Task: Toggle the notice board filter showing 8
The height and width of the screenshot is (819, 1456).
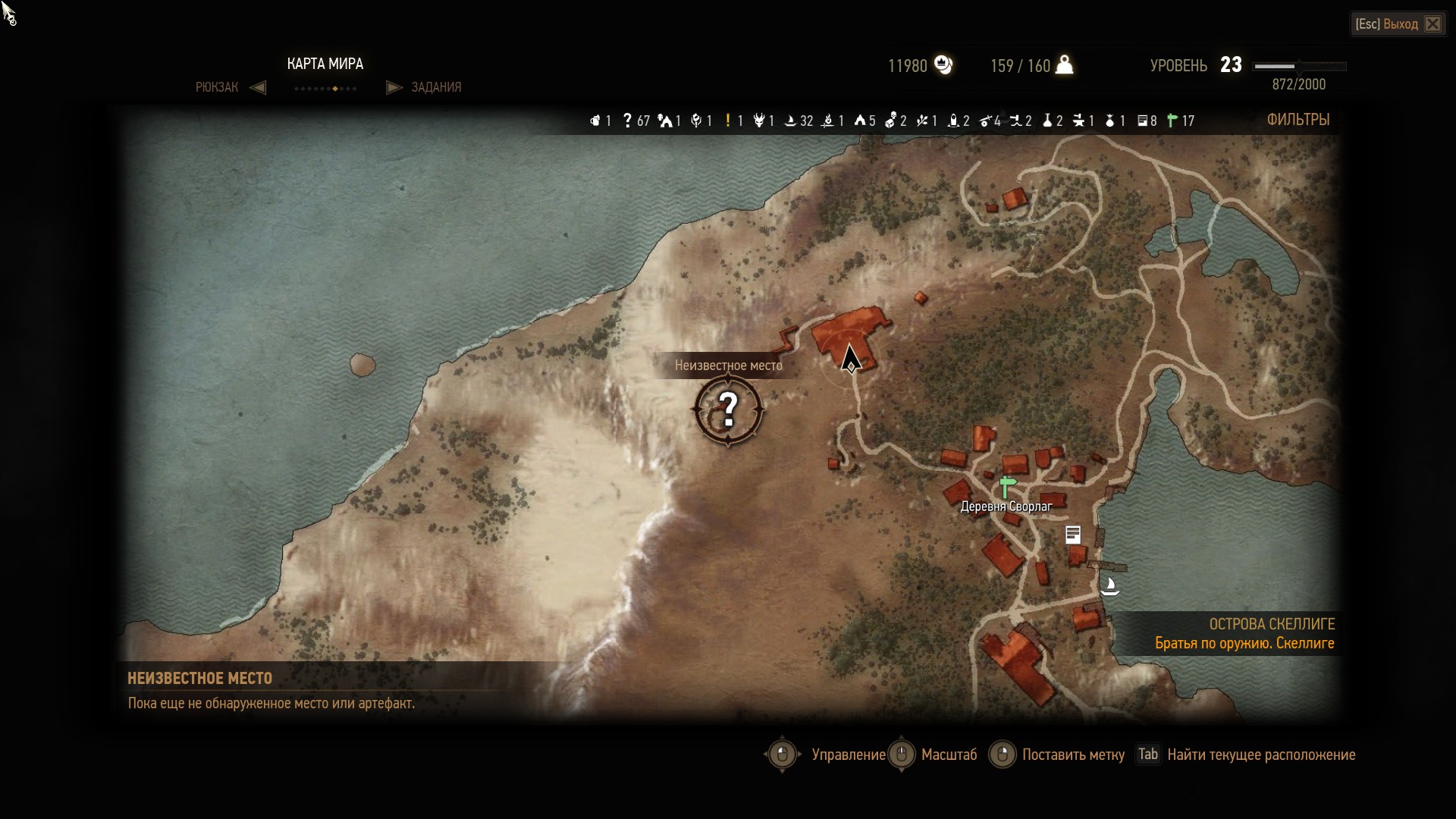Action: (1142, 121)
